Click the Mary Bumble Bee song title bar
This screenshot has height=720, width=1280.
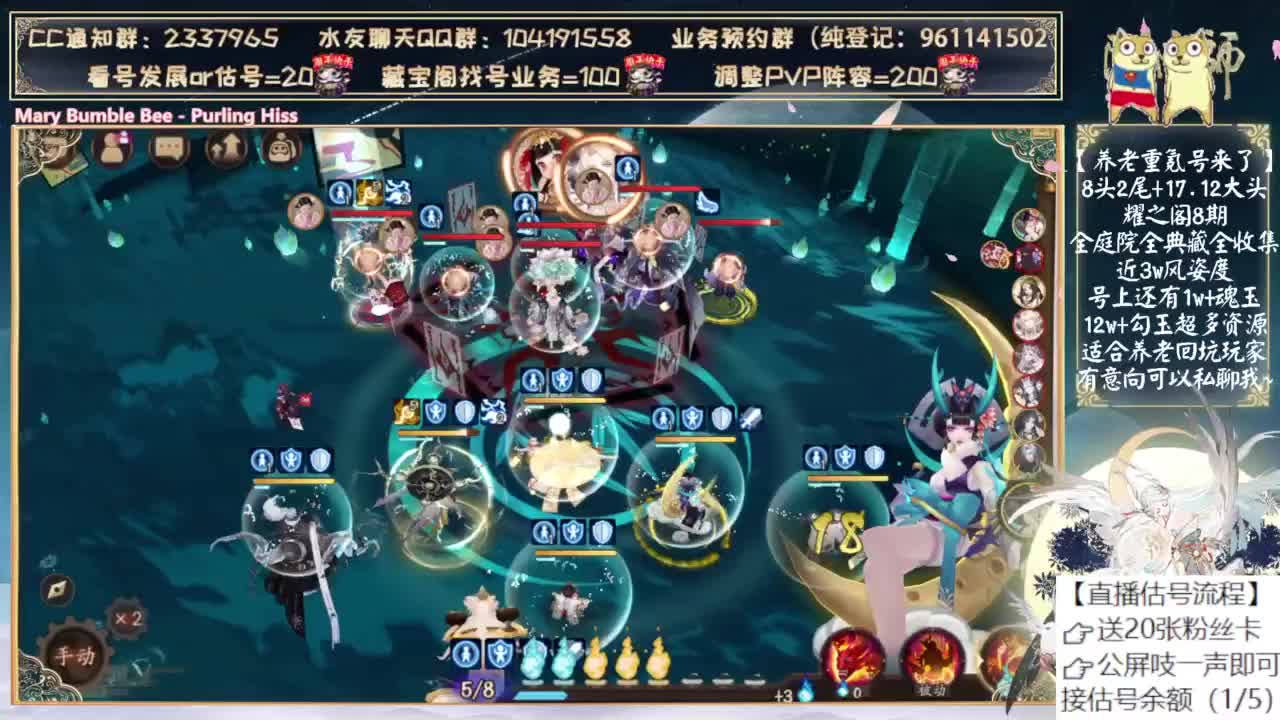pos(152,115)
